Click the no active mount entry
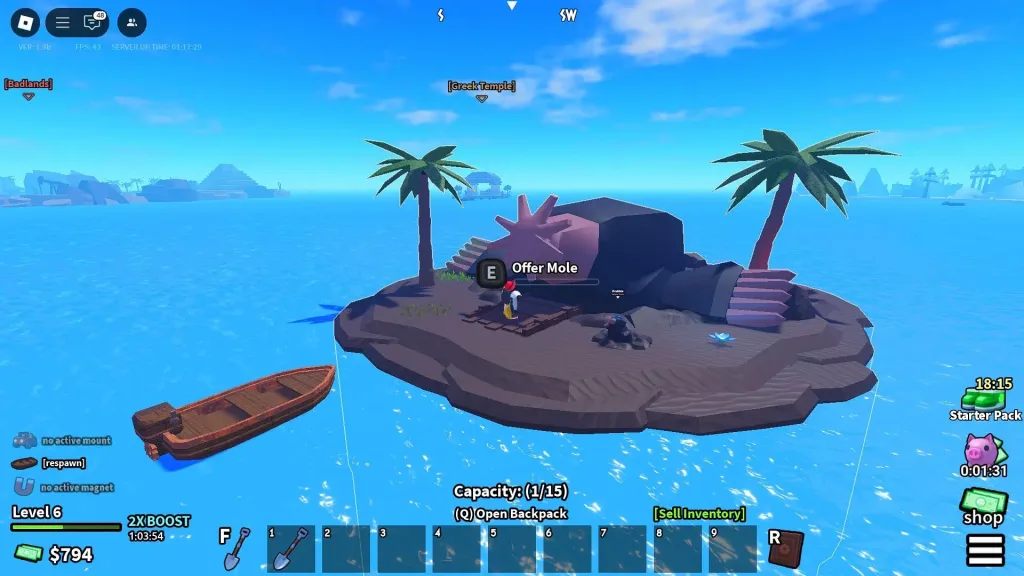Screen dimensions: 1024x576 point(62,440)
